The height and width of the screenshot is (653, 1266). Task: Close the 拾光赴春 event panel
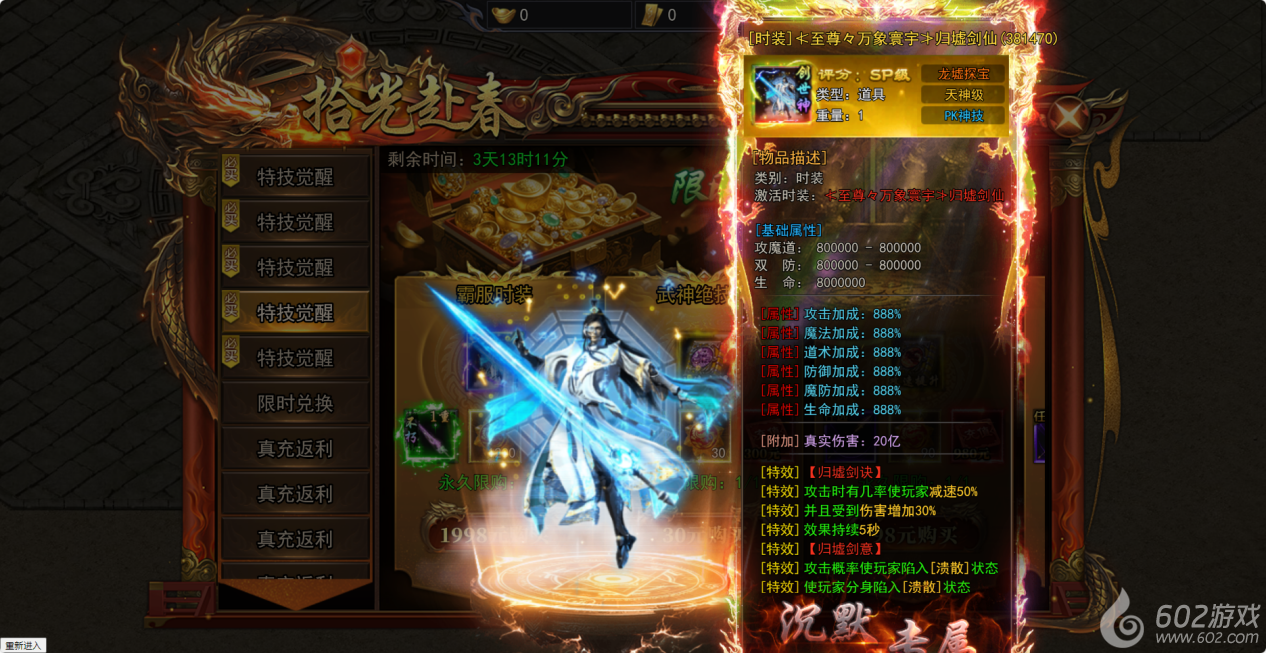pyautogui.click(x=1069, y=117)
